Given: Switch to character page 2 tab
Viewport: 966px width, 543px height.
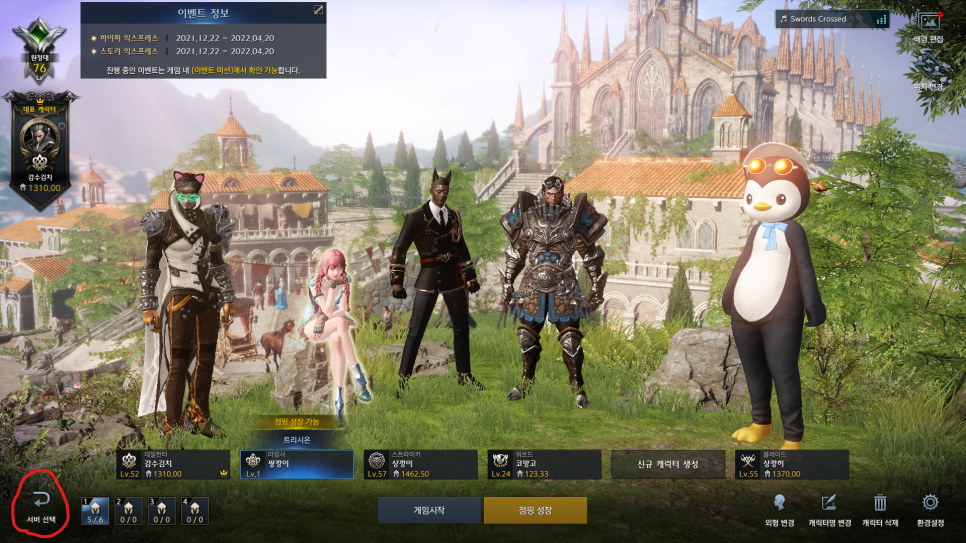Looking at the screenshot, I should click(x=129, y=511).
